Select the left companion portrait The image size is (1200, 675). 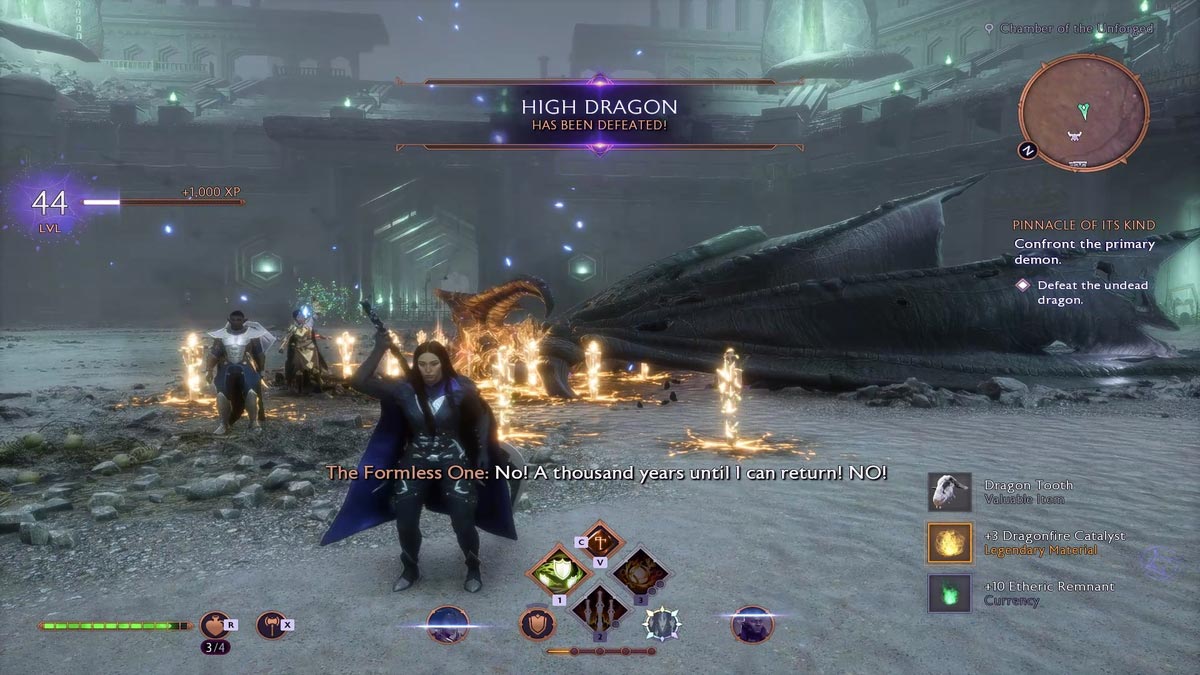coord(446,624)
